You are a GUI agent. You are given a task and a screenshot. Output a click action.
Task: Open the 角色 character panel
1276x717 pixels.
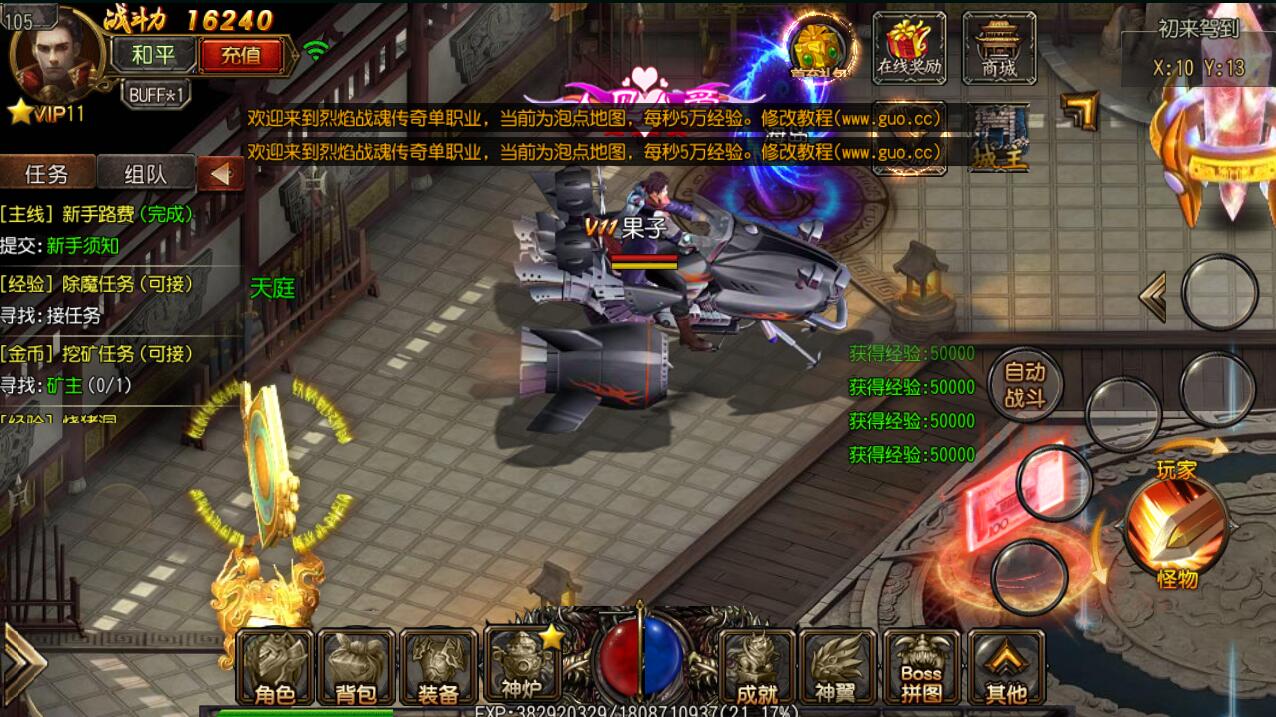pyautogui.click(x=274, y=667)
